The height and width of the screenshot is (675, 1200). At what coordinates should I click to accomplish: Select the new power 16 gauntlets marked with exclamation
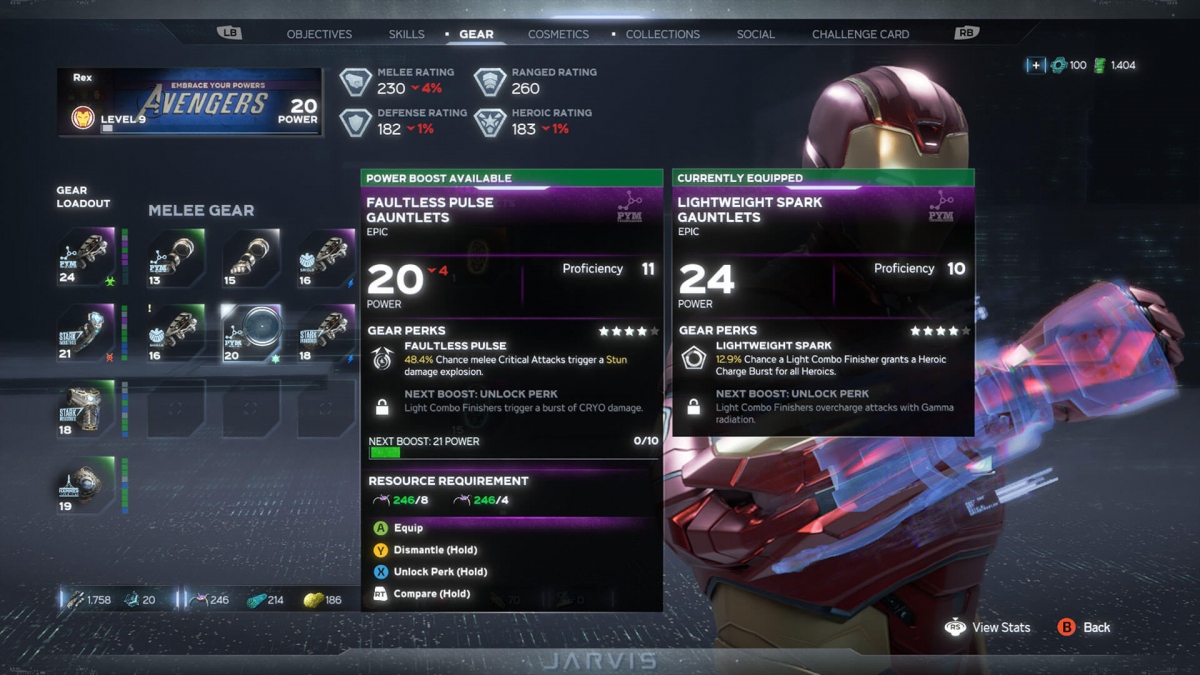pos(176,333)
